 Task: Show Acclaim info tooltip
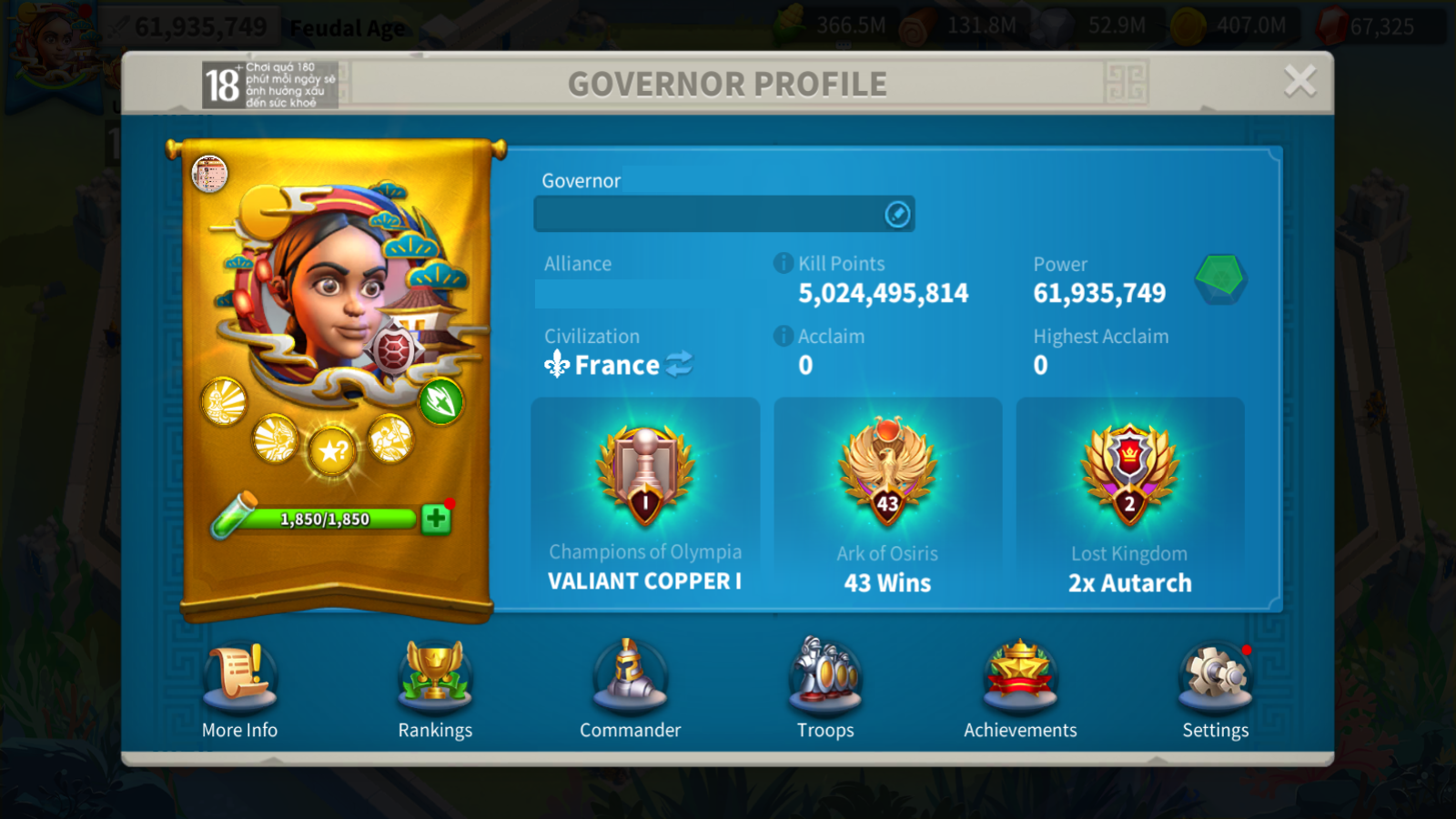[x=783, y=336]
